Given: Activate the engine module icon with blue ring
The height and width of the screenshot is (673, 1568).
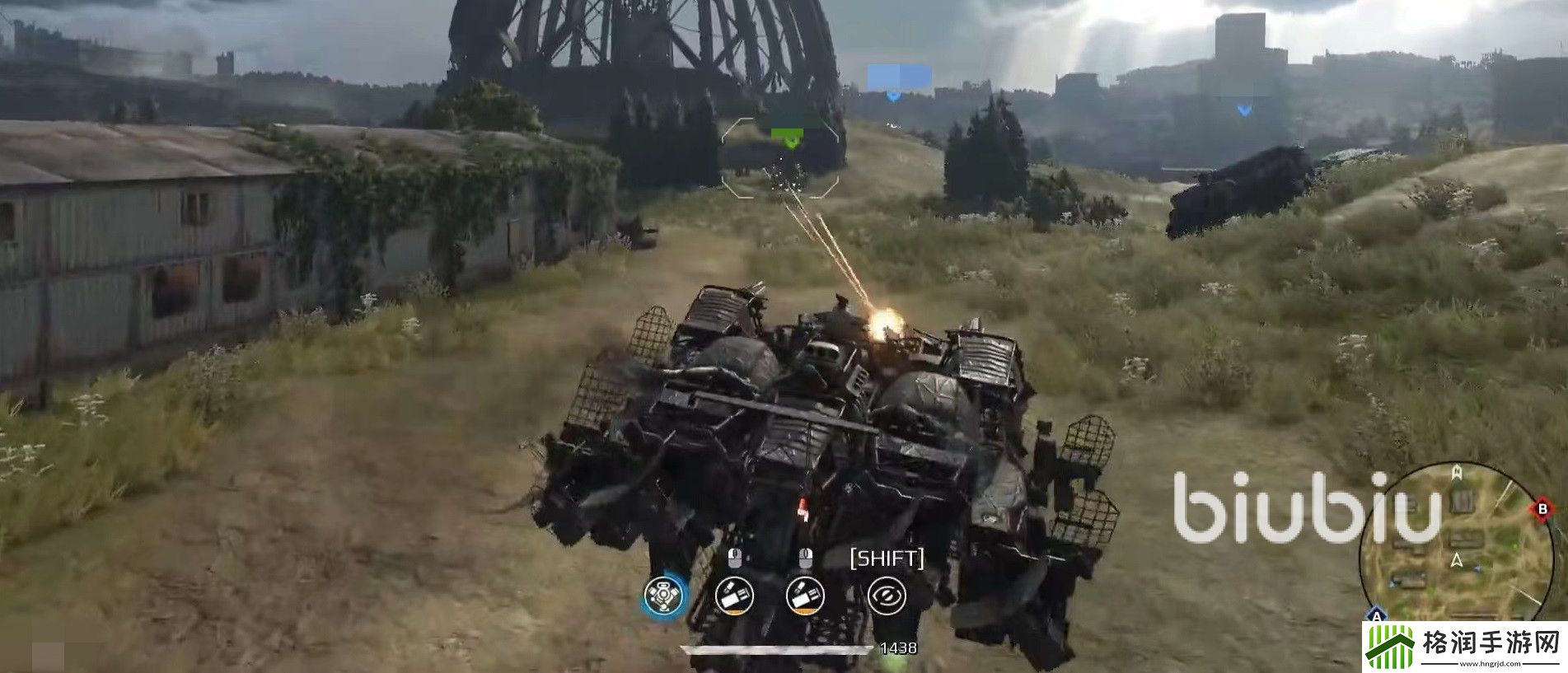Looking at the screenshot, I should 663,594.
